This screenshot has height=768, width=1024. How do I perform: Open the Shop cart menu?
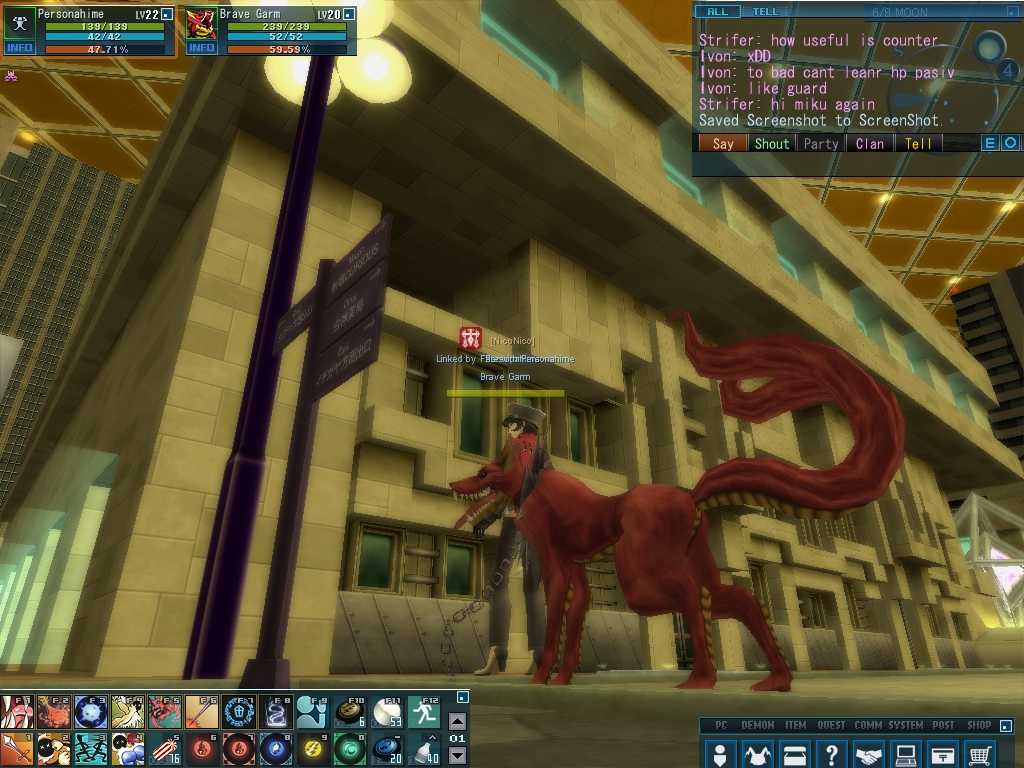coord(981,754)
